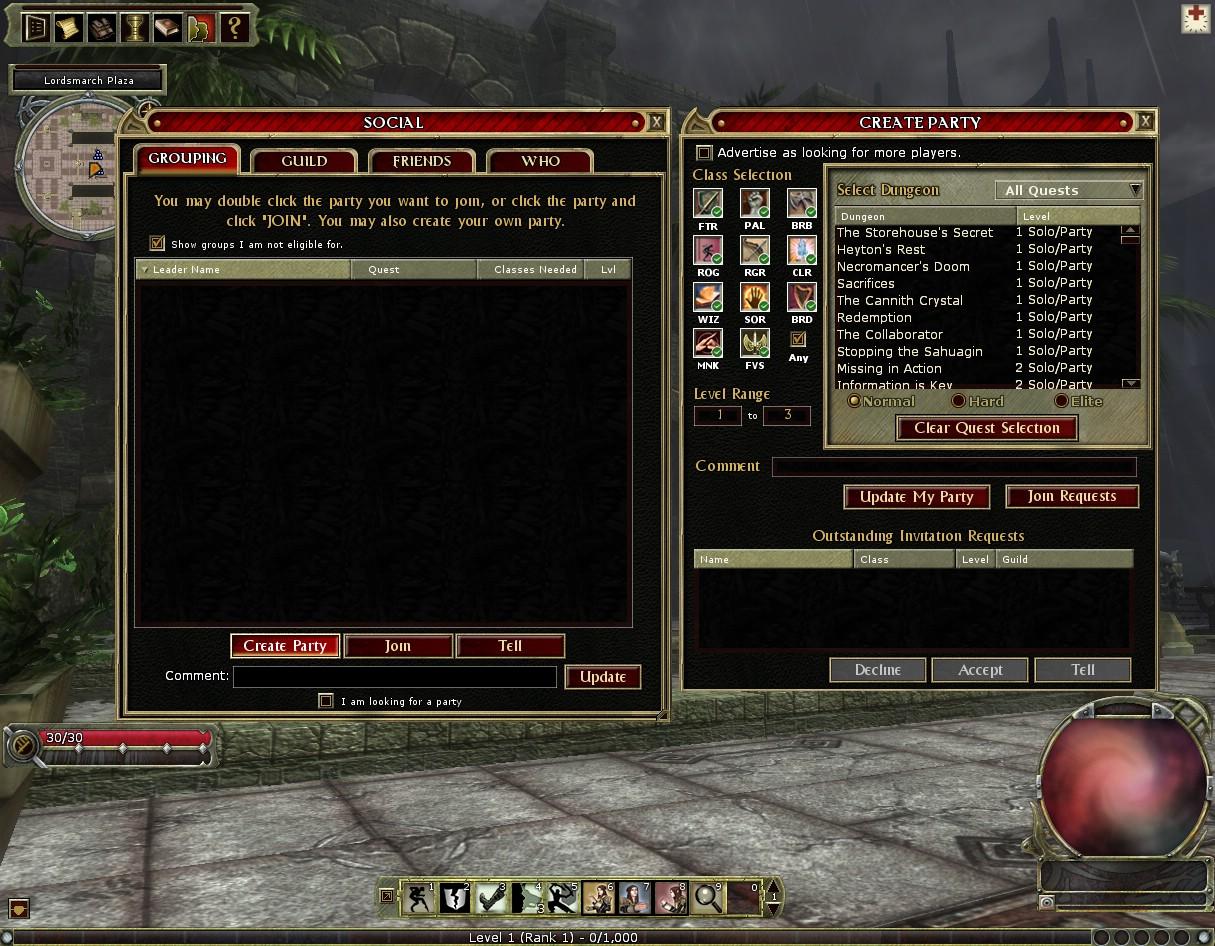Screen dimensions: 1215x946
Task: Toggle 'Show groups I am not eligible for'
Action: click(157, 243)
